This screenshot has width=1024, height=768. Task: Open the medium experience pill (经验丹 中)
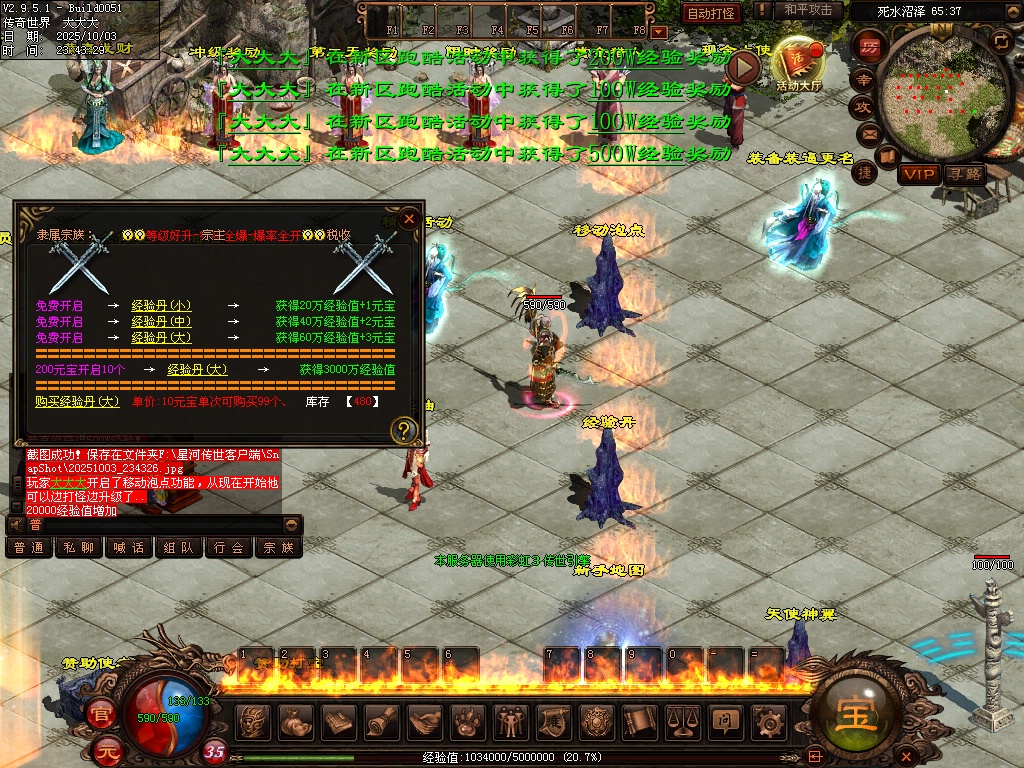[x=160, y=322]
